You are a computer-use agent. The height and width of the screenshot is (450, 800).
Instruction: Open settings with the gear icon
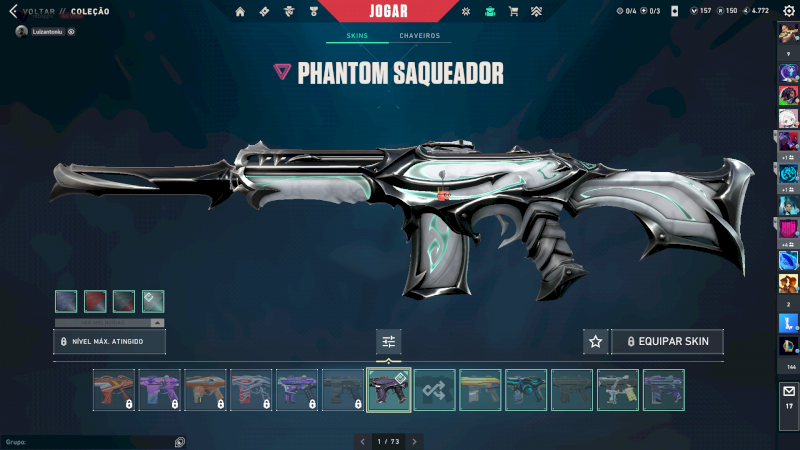(x=788, y=12)
